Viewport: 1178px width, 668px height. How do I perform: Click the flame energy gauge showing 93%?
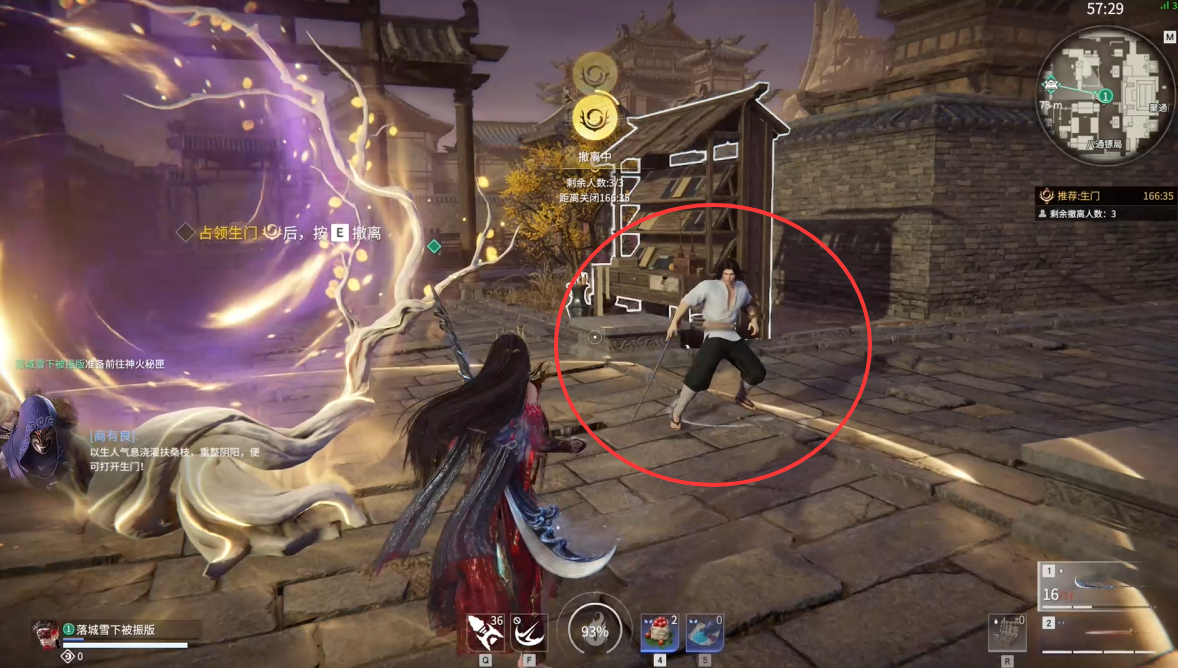[x=594, y=631]
